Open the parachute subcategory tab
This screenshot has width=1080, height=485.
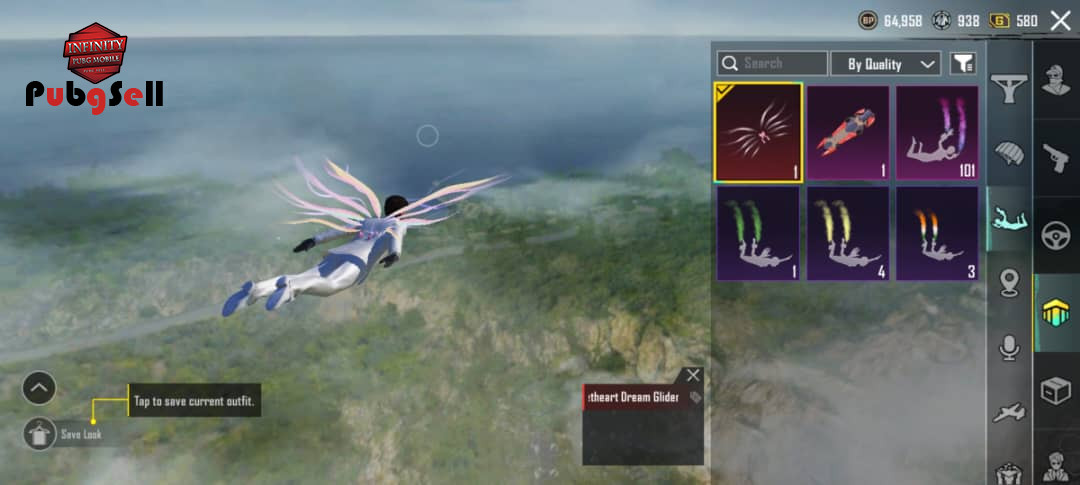coord(1009,153)
